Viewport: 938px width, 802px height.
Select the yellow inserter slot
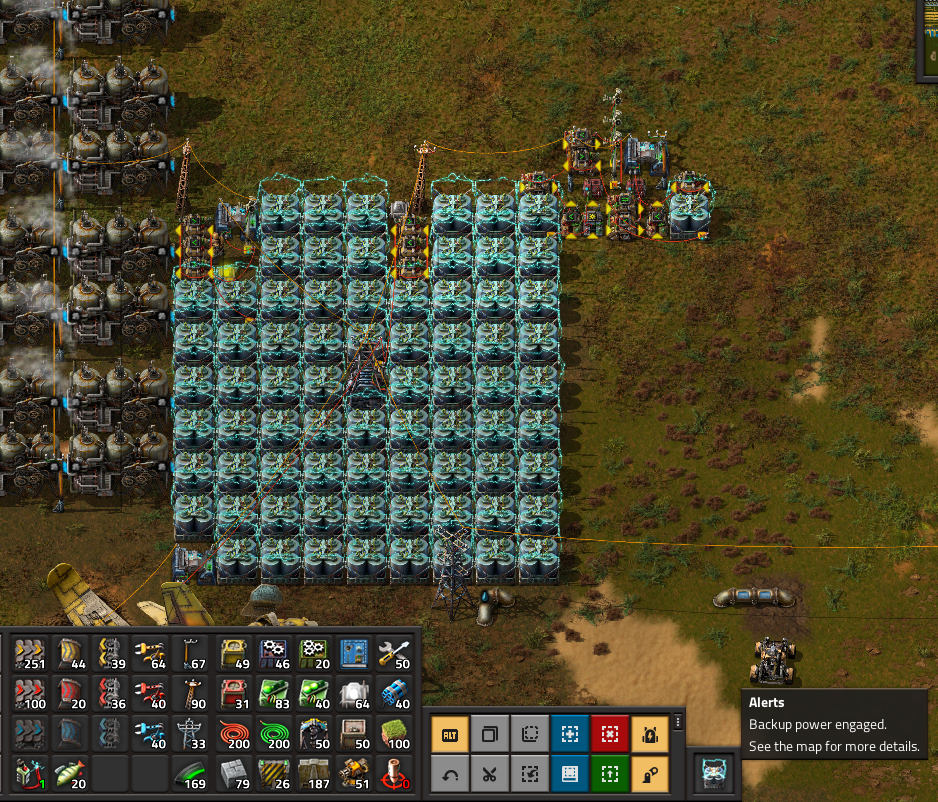tap(153, 656)
